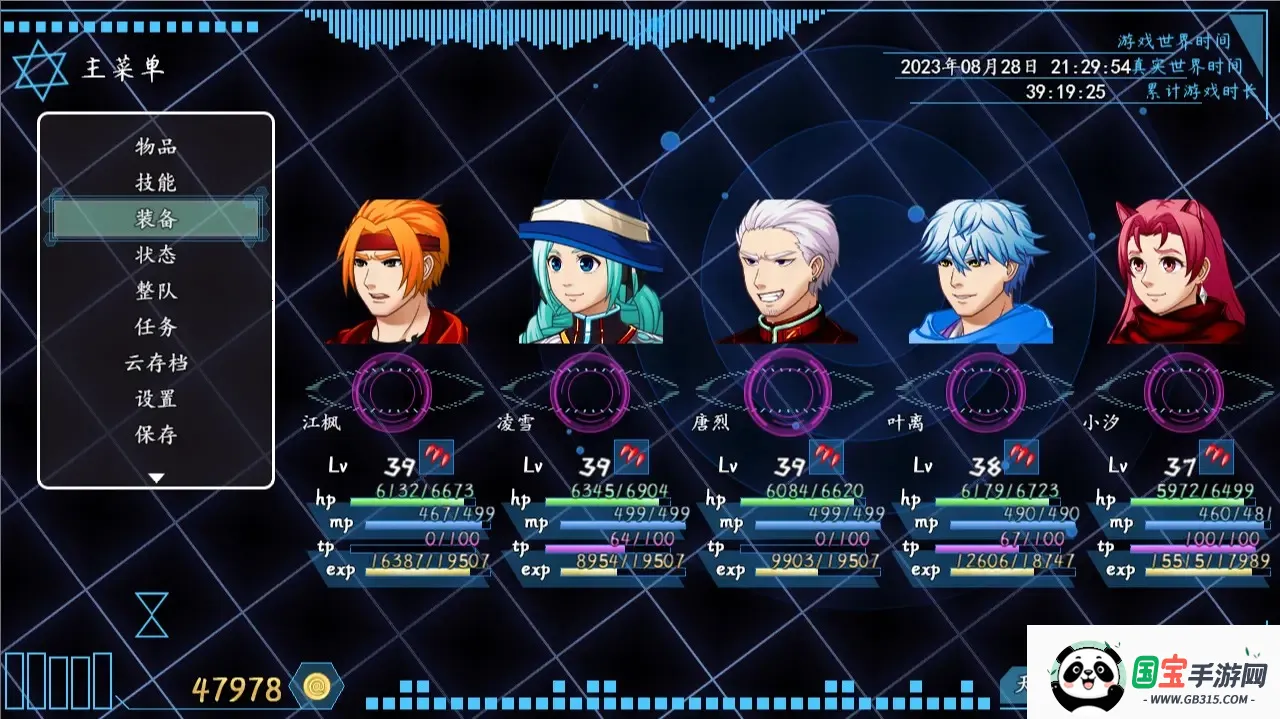Click the menu's down arrow indicator

point(156,478)
